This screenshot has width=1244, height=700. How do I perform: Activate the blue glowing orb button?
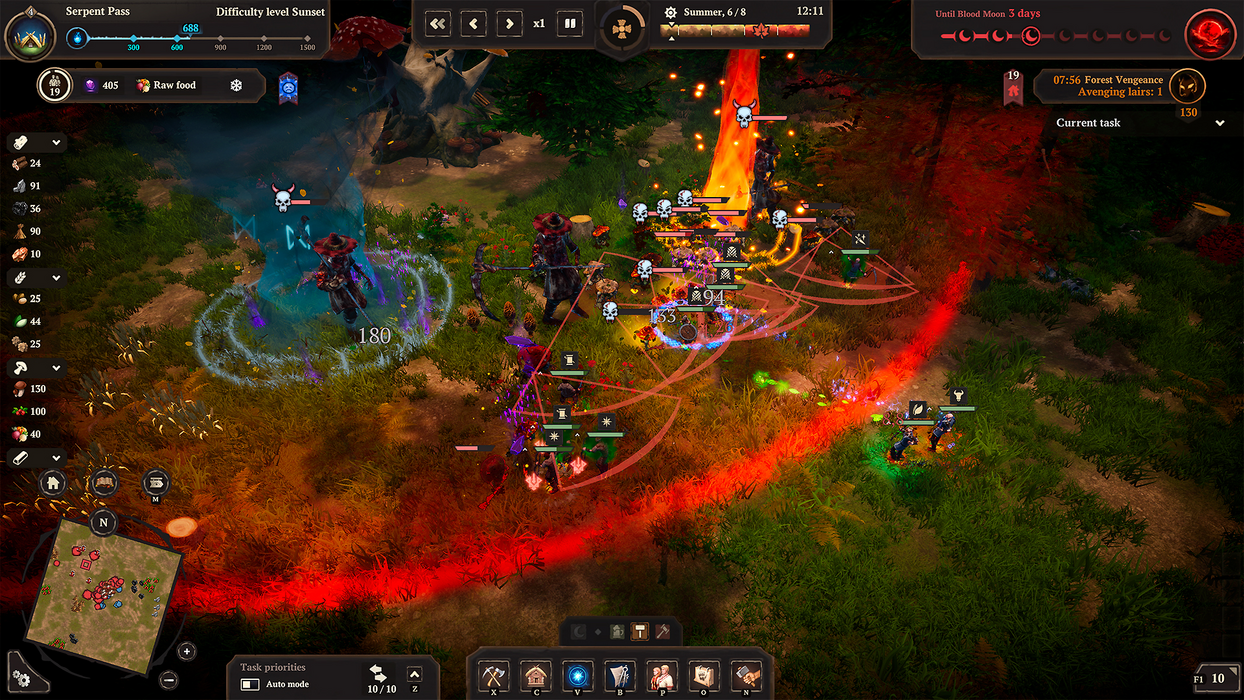tap(577, 675)
